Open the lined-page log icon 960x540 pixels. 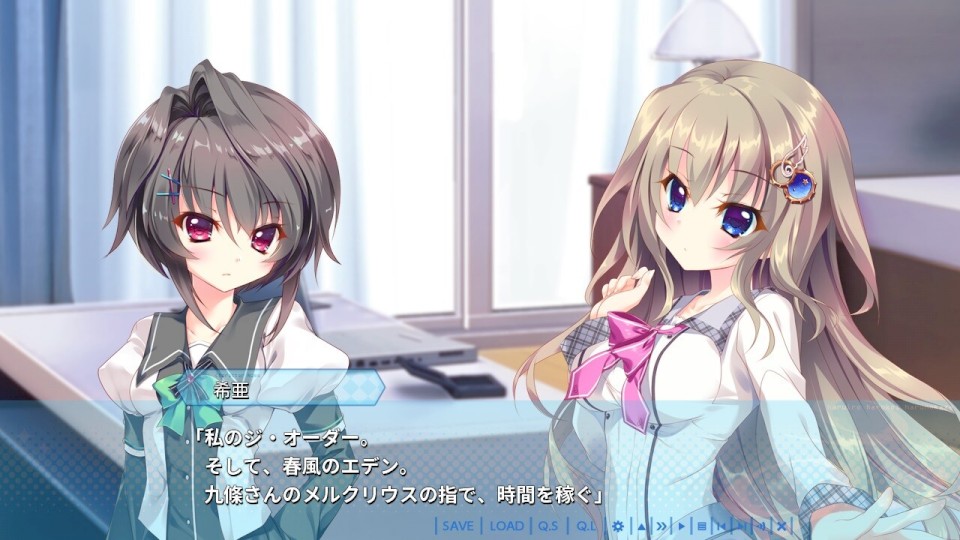tap(702, 526)
